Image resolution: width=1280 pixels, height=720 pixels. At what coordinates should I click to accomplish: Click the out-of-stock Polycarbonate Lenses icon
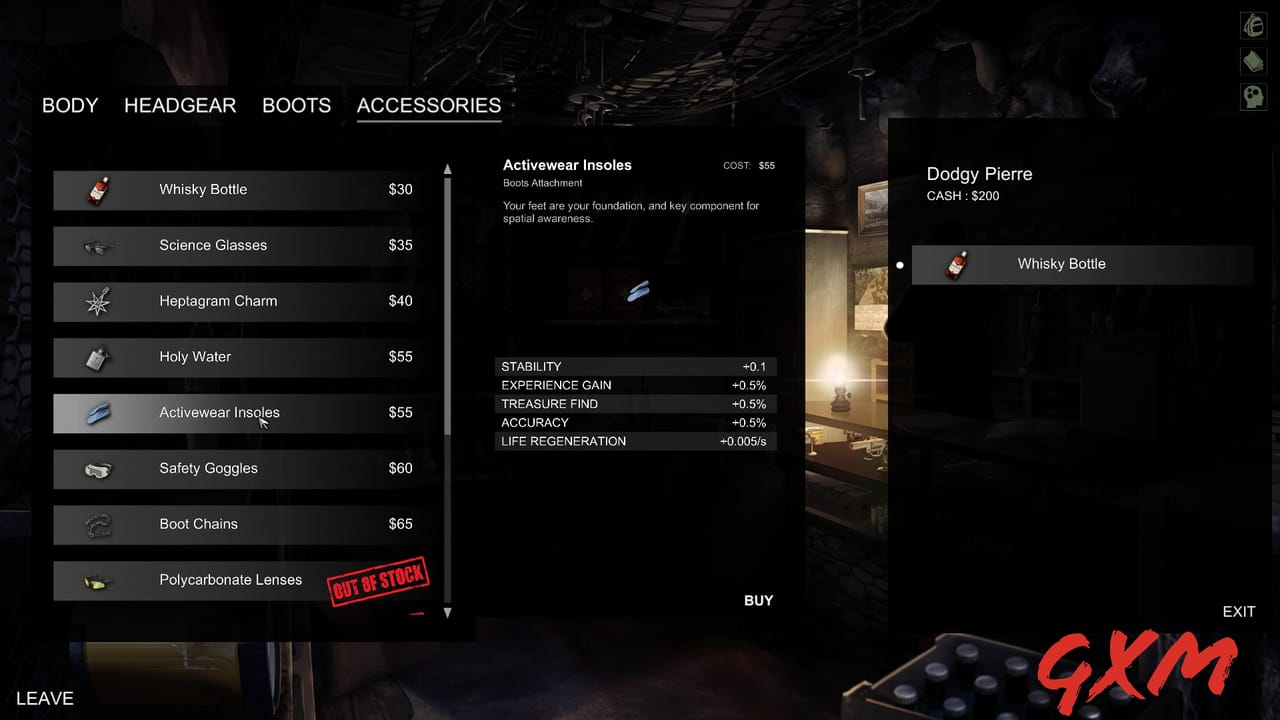click(98, 580)
